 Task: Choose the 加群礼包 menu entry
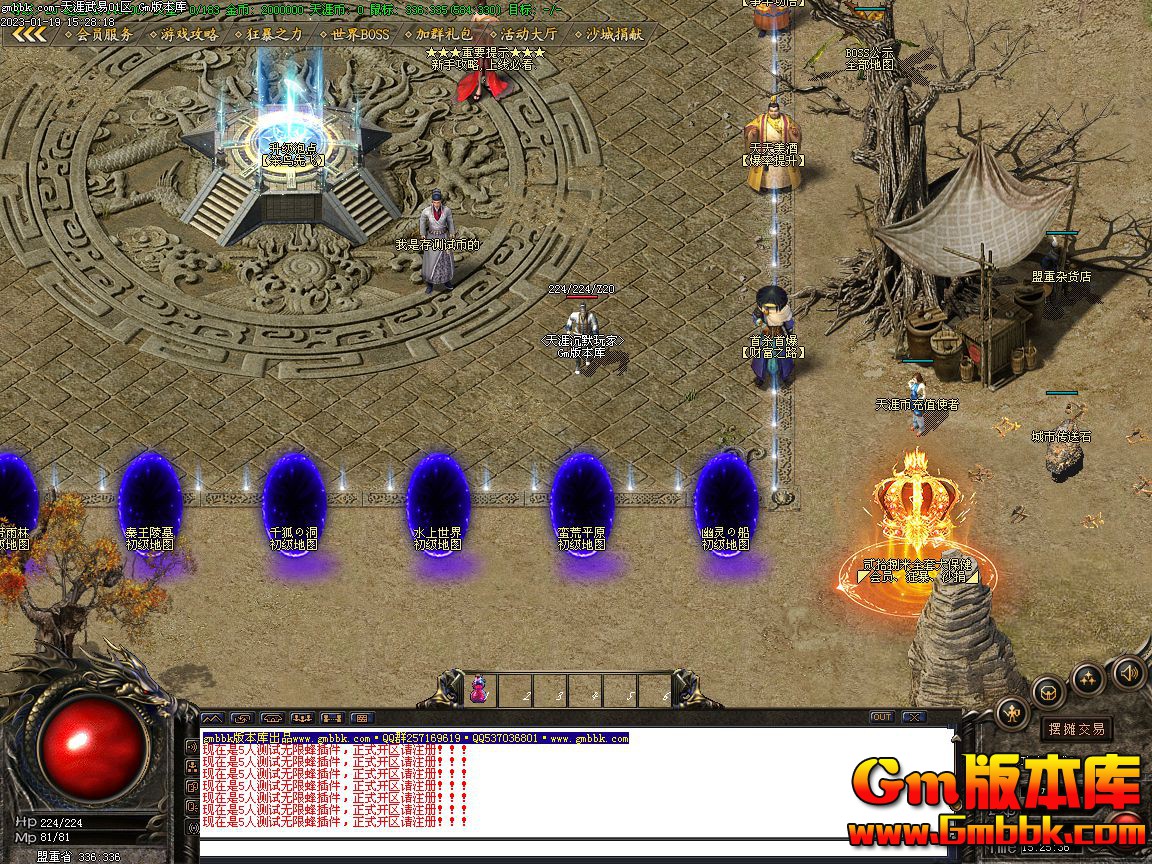438,34
